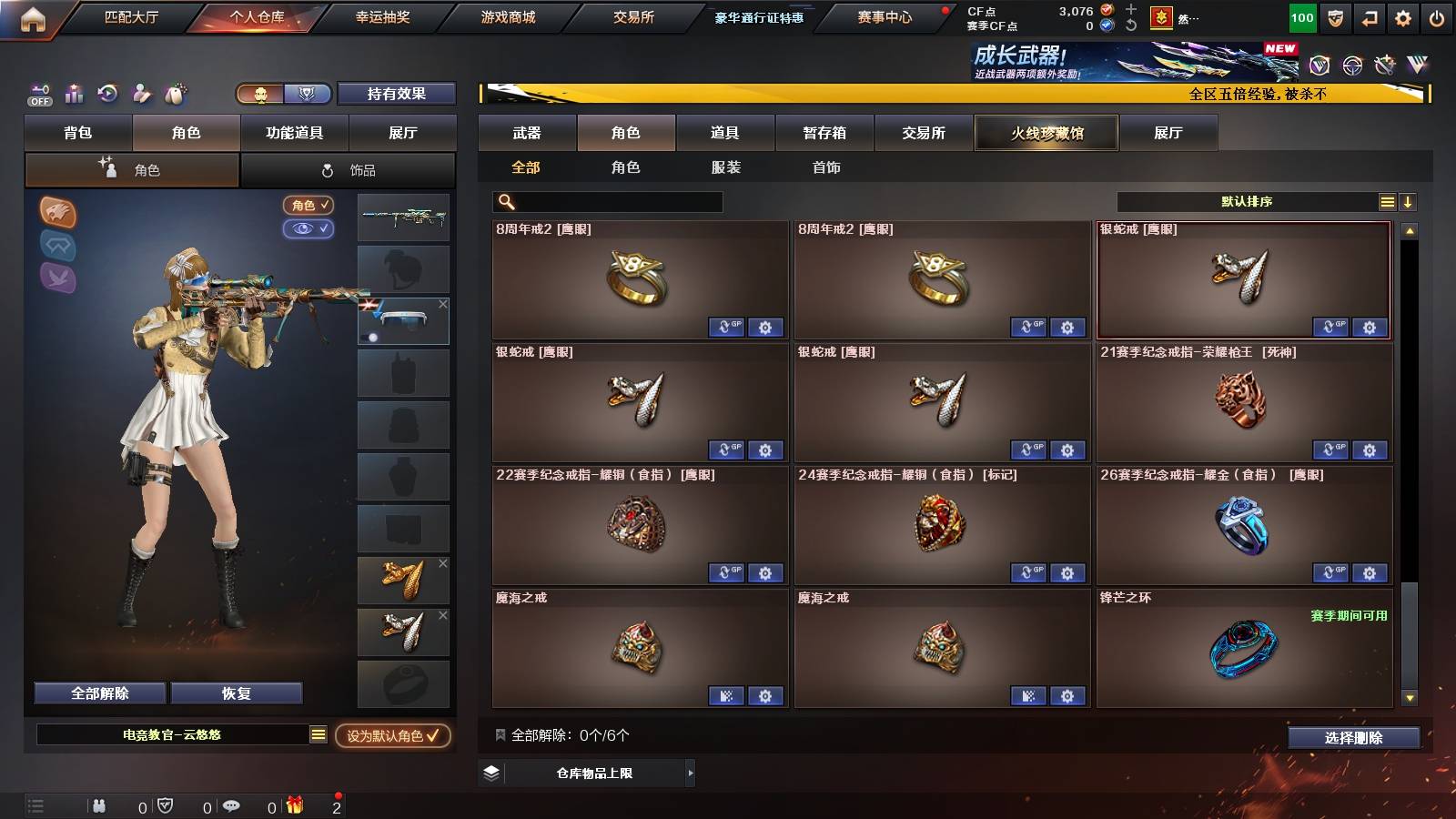Click the circular replay icon in the left toolbar
The height and width of the screenshot is (819, 1456).
107,94
